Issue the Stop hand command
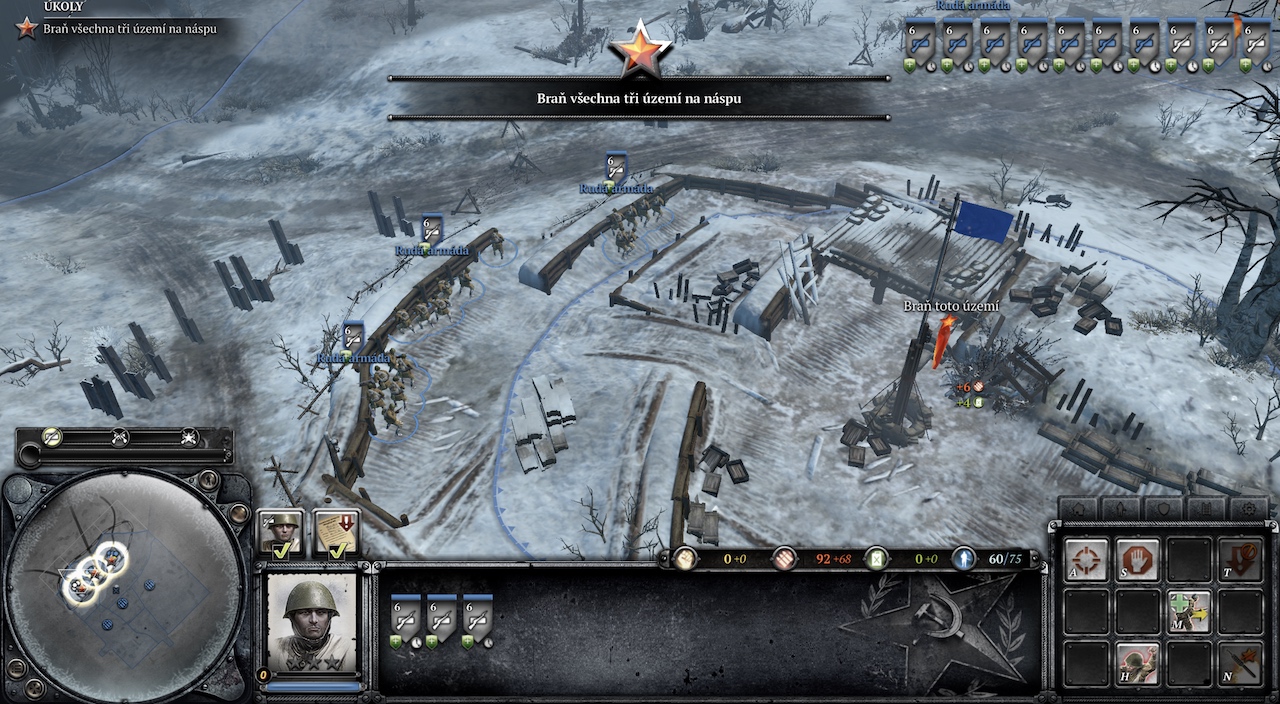The height and width of the screenshot is (704, 1280). point(1137,560)
